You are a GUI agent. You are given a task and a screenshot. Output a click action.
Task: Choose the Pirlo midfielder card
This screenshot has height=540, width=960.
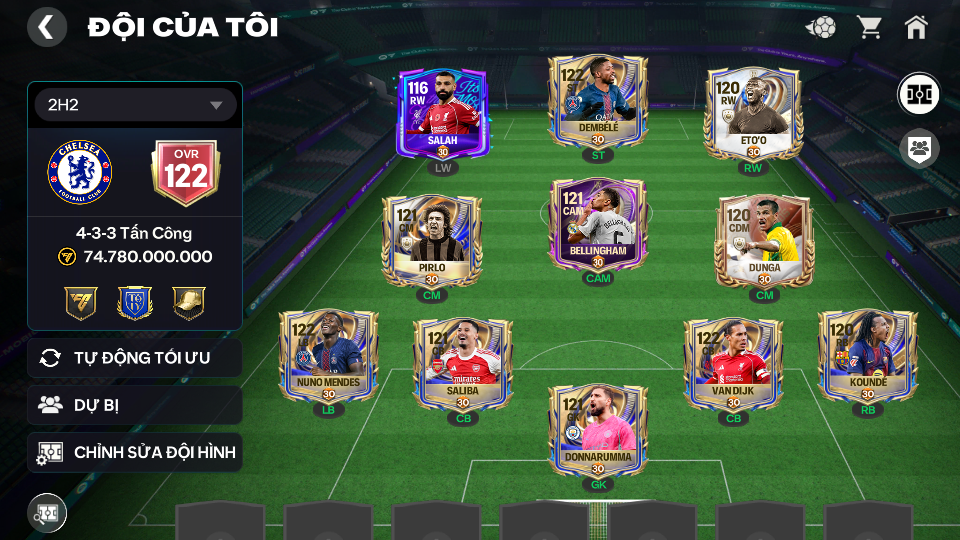(x=432, y=241)
